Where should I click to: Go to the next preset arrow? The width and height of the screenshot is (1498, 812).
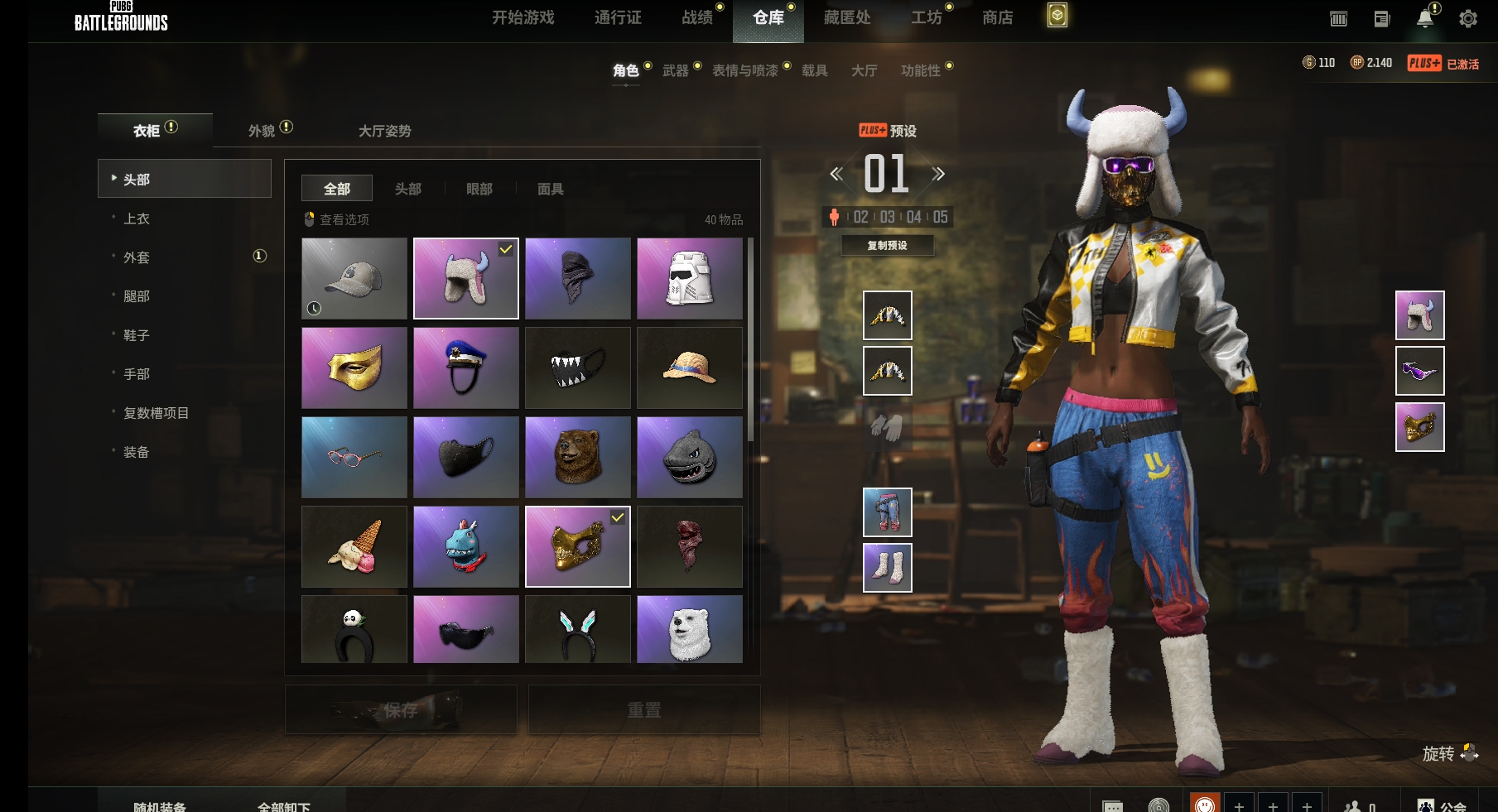point(938,174)
